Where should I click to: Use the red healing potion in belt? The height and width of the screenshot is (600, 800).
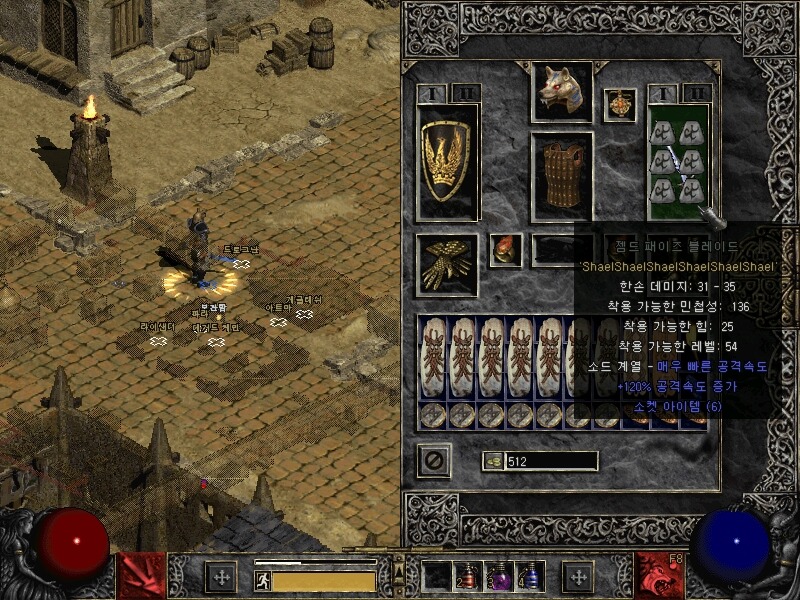(x=468, y=577)
